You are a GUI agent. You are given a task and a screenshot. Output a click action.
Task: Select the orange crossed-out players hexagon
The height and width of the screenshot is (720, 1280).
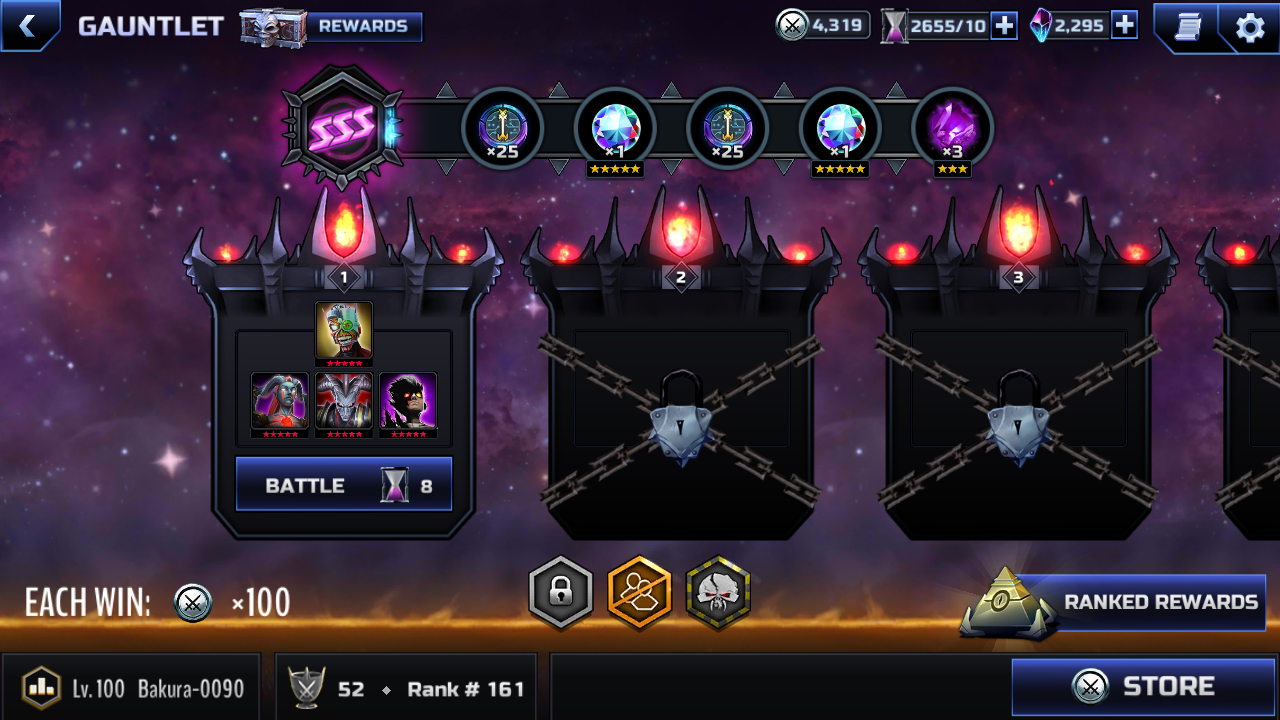point(639,593)
